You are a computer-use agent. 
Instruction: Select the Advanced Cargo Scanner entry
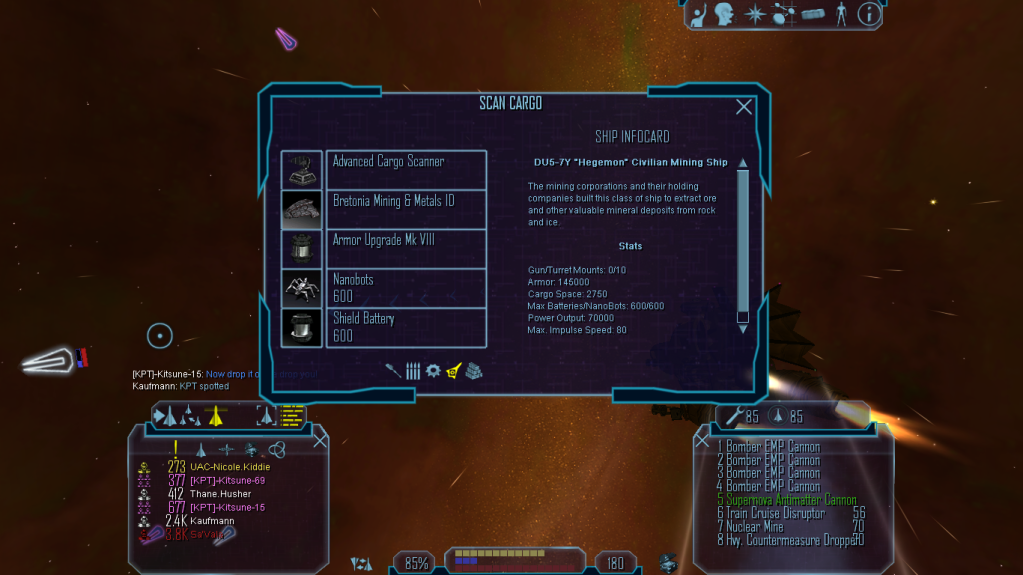click(406, 169)
